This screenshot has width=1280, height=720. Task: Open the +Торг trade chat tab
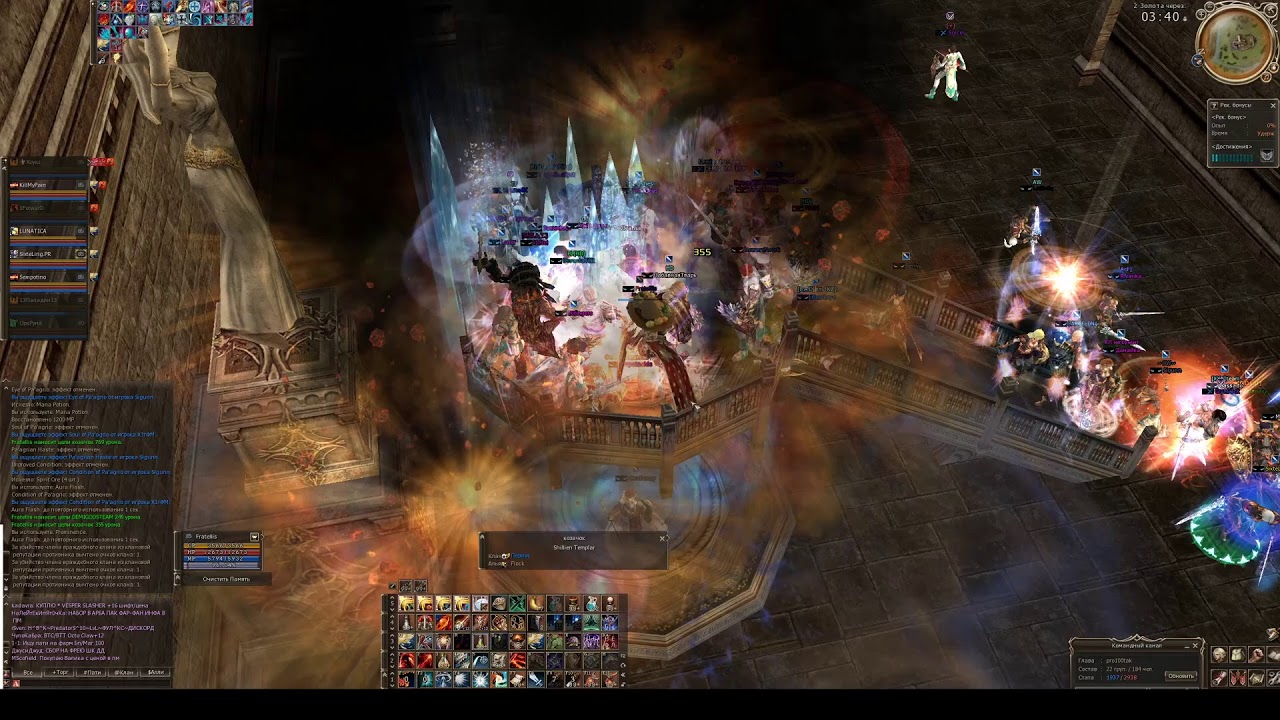click(60, 673)
